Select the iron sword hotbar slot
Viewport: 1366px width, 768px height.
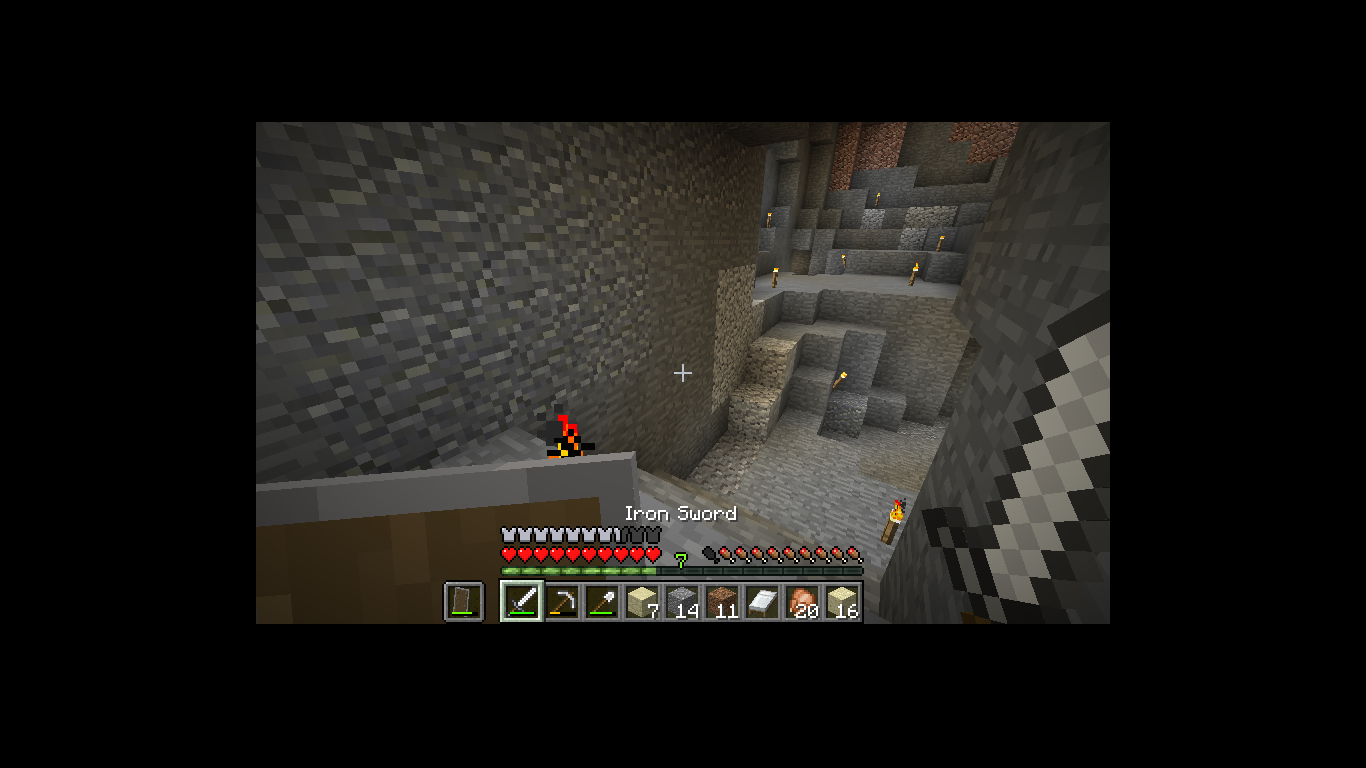(x=522, y=601)
